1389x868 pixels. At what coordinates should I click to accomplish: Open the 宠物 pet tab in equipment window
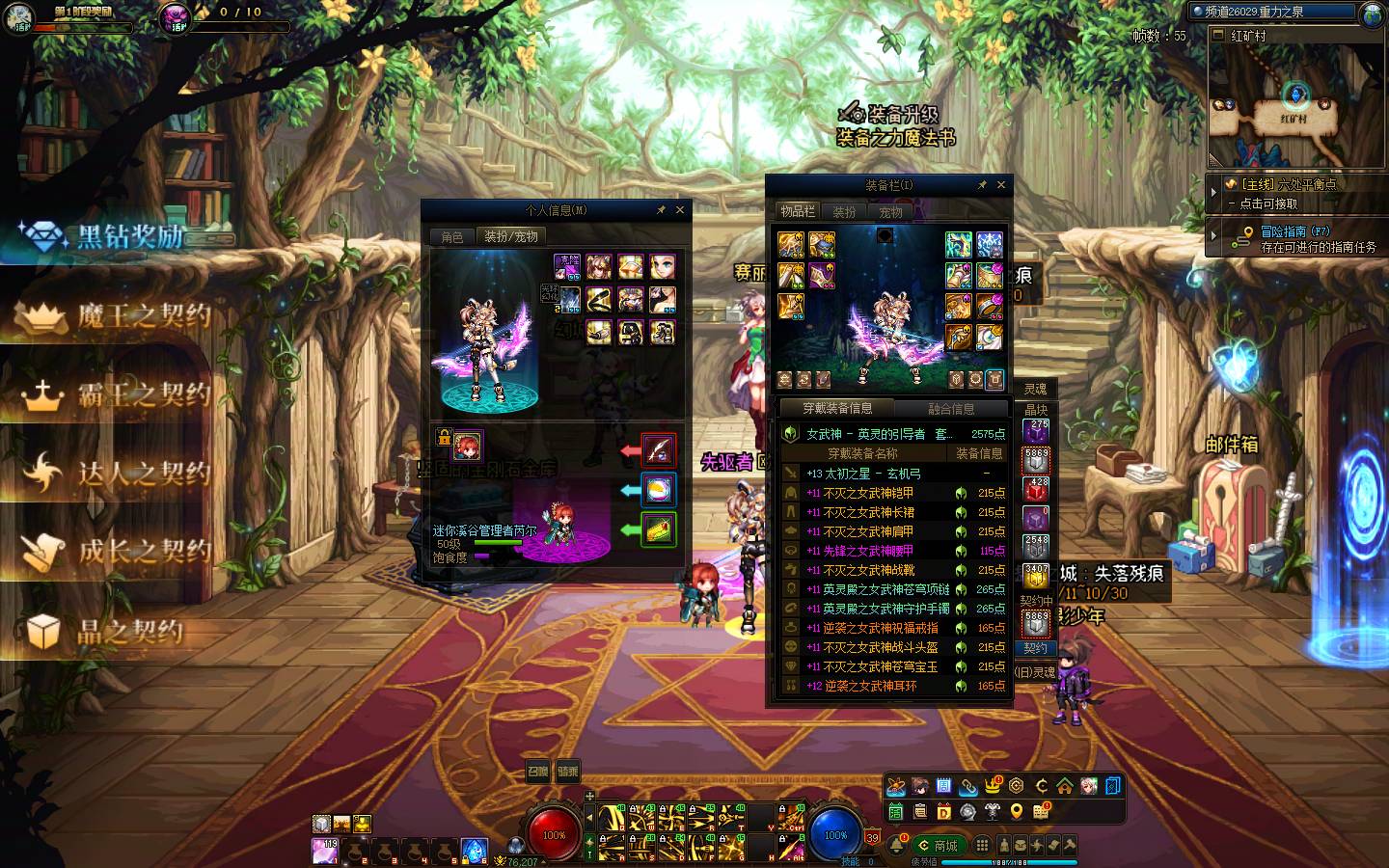tap(890, 212)
